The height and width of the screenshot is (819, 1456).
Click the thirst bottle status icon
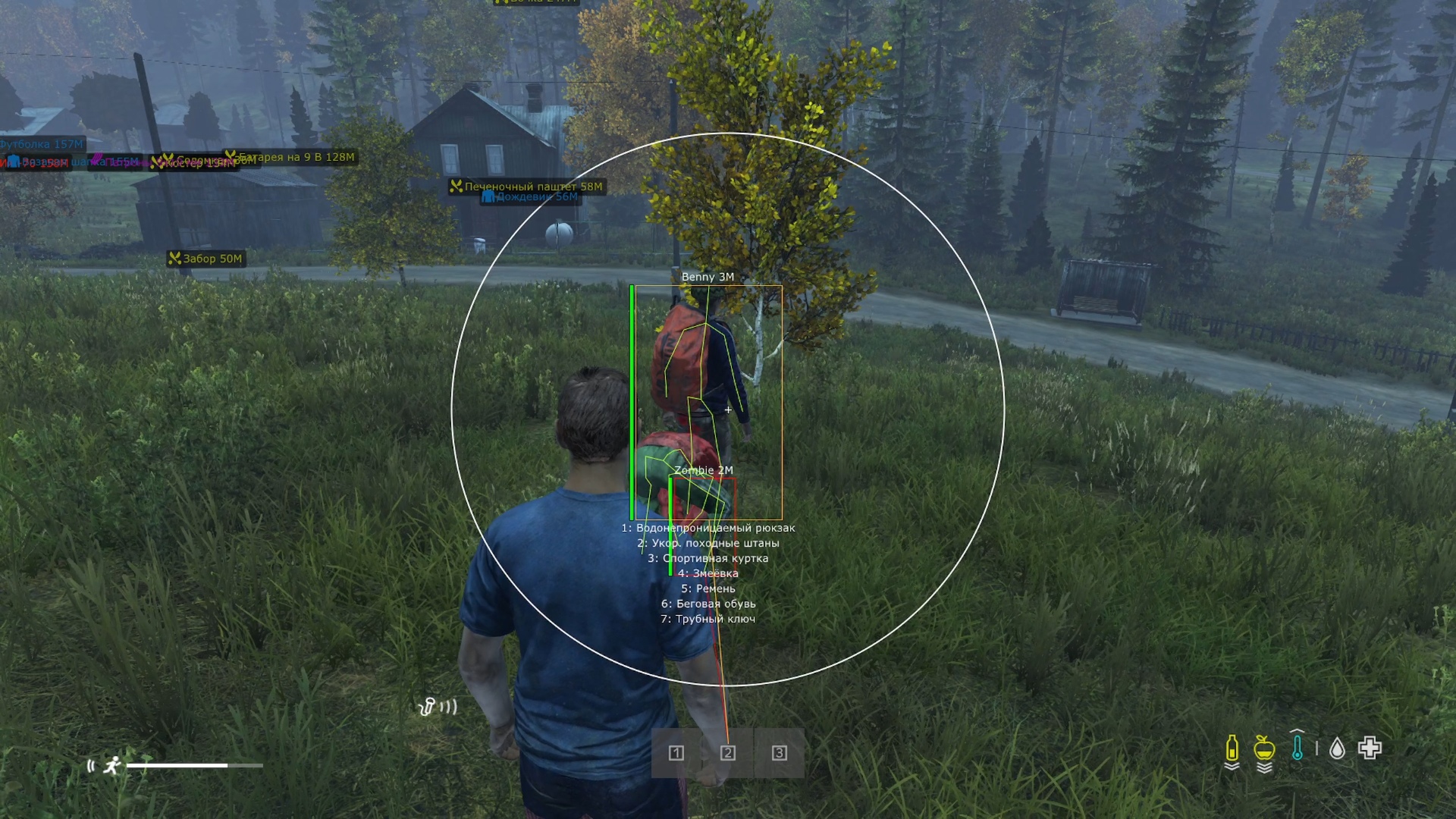(1232, 748)
